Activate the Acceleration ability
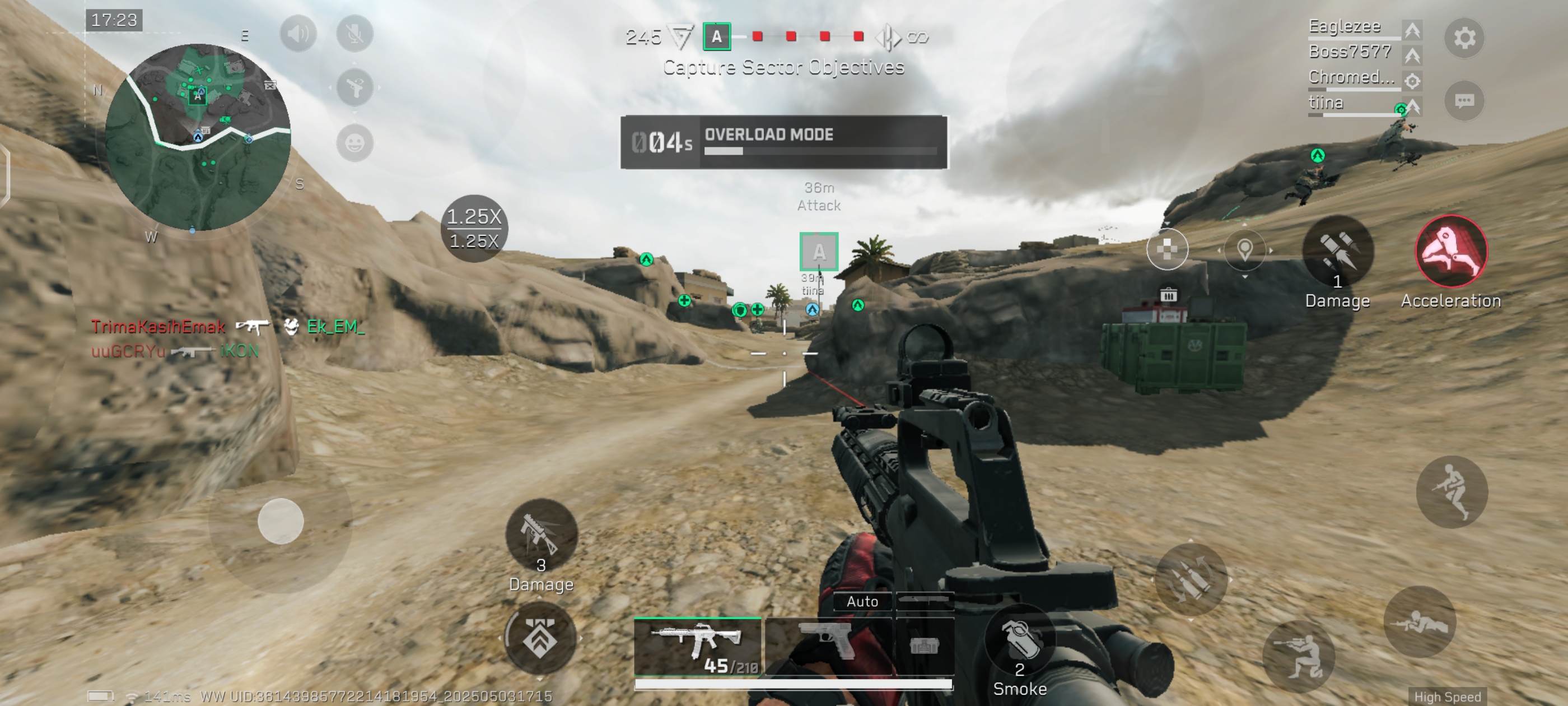The image size is (1568, 706). pos(1451,252)
